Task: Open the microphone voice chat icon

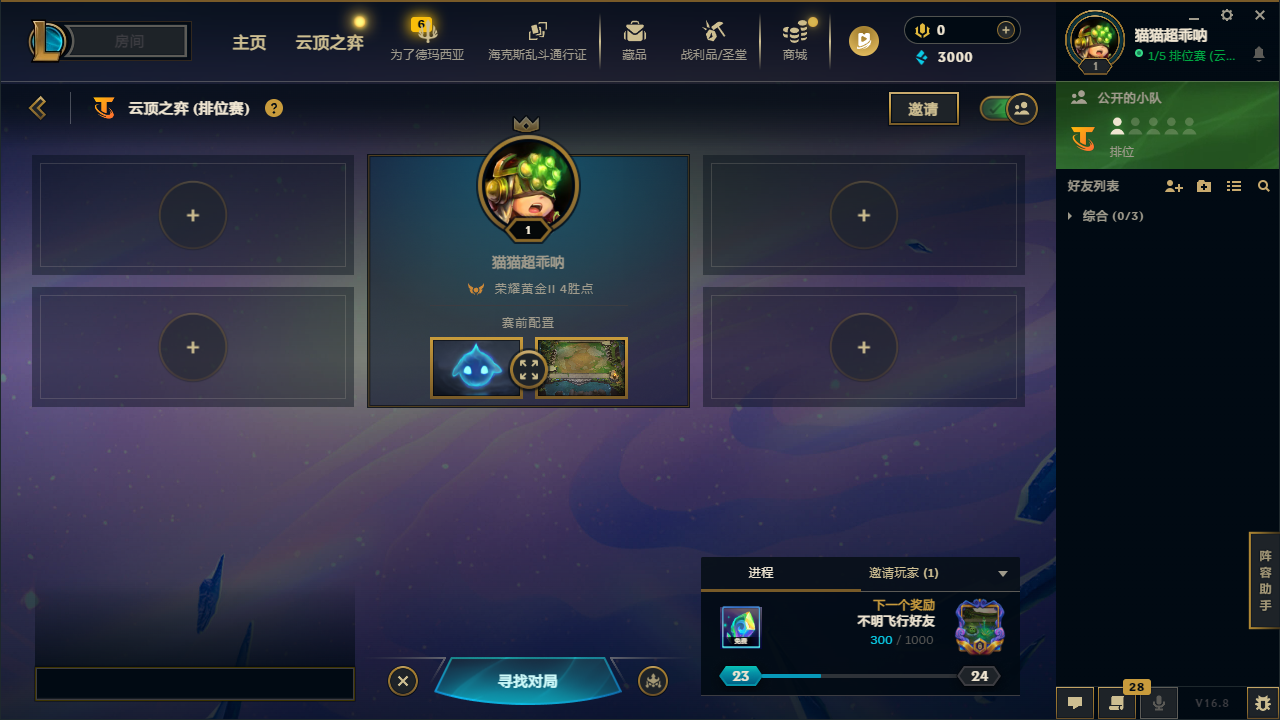Action: pos(1160,702)
